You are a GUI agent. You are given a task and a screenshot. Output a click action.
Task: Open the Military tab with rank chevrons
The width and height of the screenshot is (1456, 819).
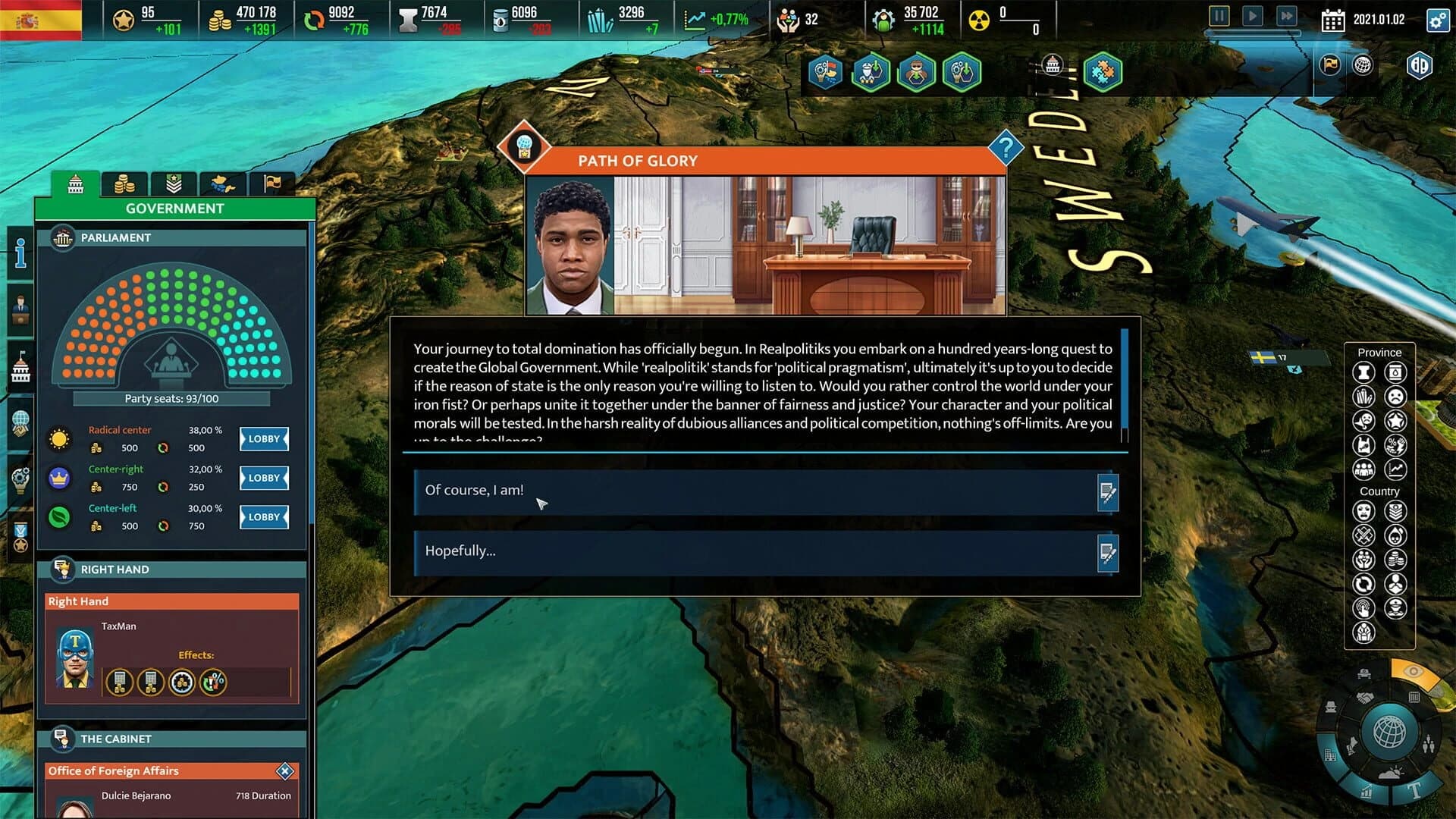point(174,184)
